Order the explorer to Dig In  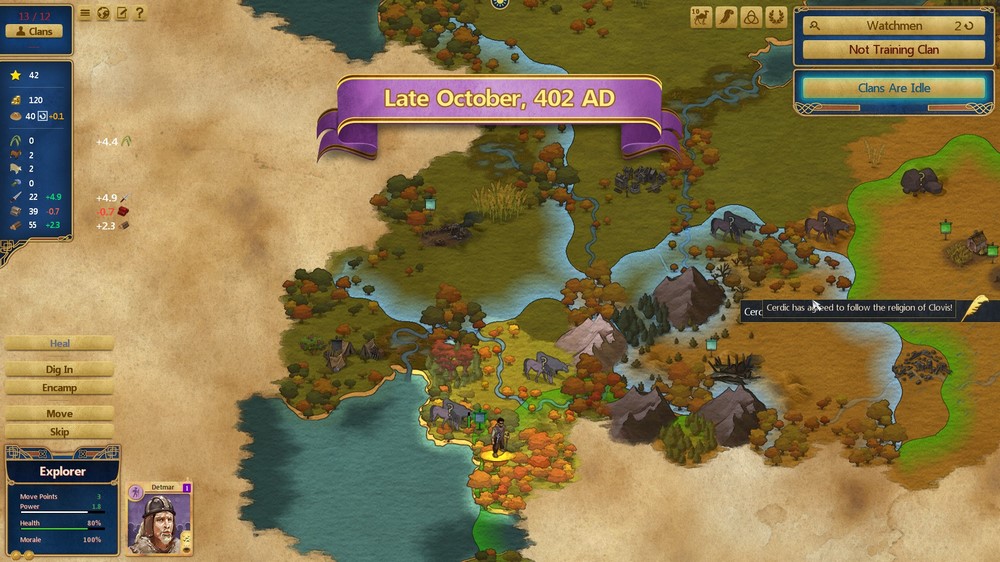[60, 370]
